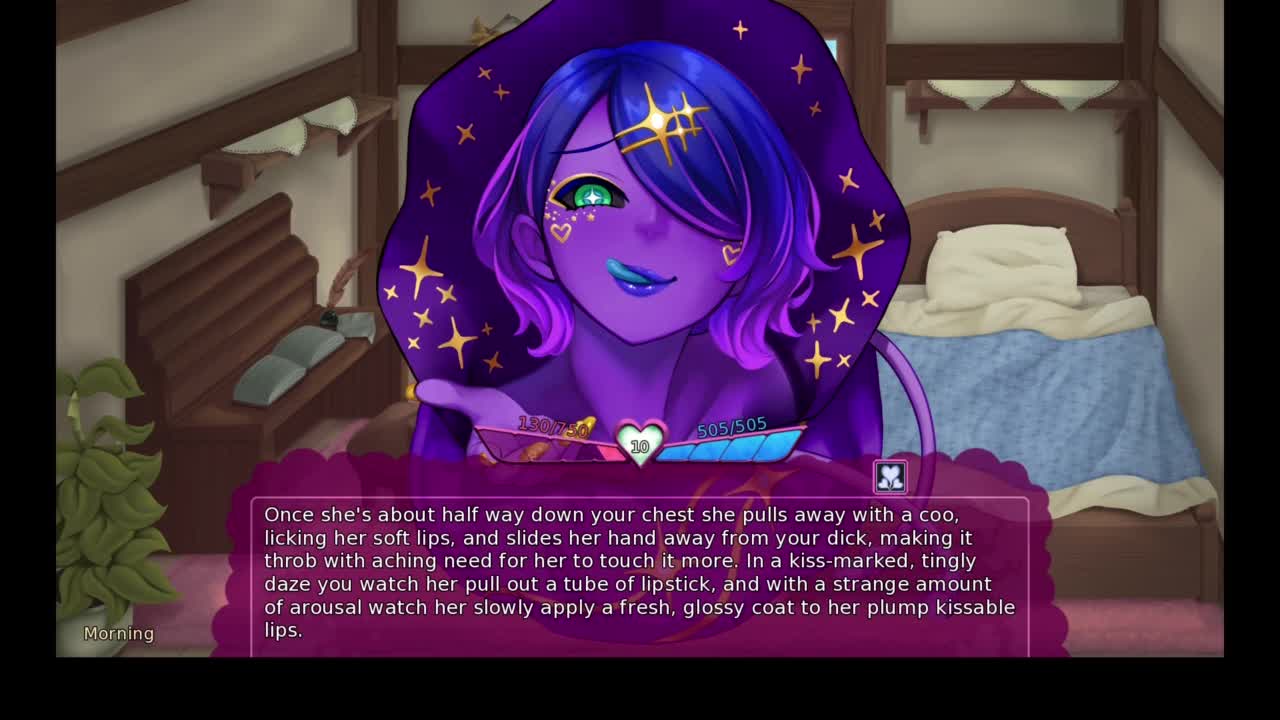This screenshot has width=1280, height=720.
Task: Advance the dialogue by clicking the text box
Action: [640, 573]
